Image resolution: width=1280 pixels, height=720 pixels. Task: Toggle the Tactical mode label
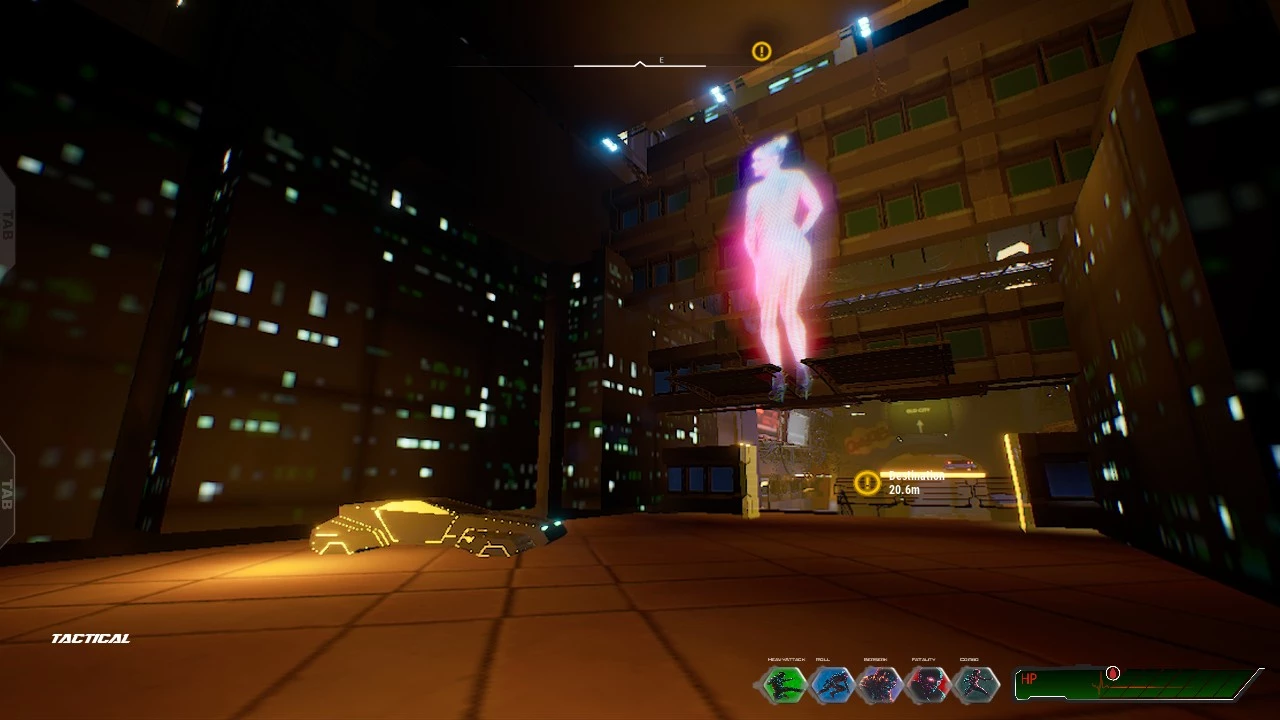click(91, 638)
